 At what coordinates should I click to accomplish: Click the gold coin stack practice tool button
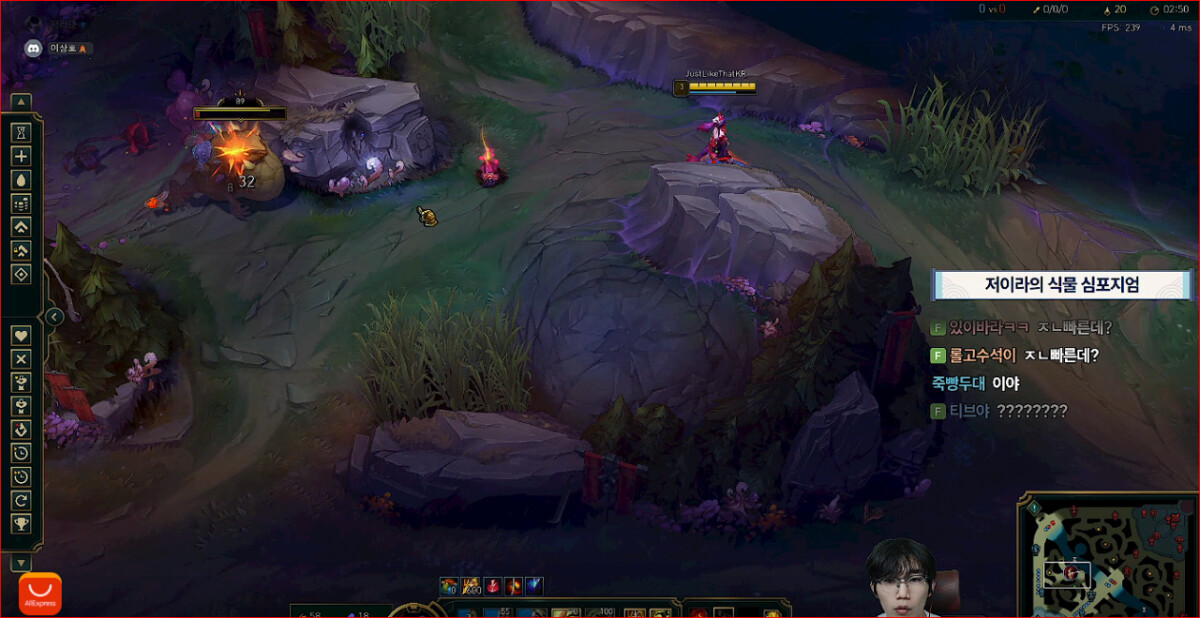[x=21, y=203]
